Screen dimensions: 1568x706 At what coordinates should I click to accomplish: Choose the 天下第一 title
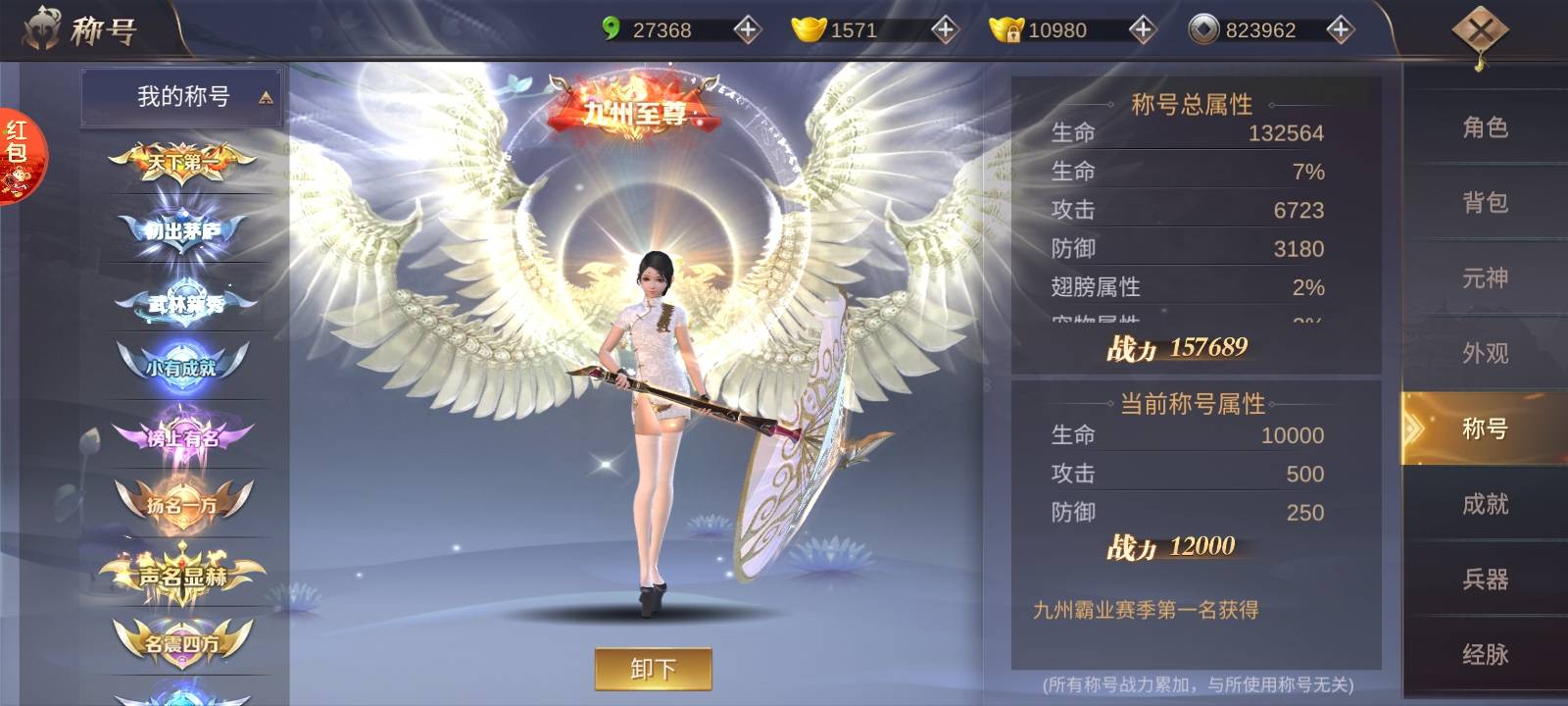click(x=182, y=163)
